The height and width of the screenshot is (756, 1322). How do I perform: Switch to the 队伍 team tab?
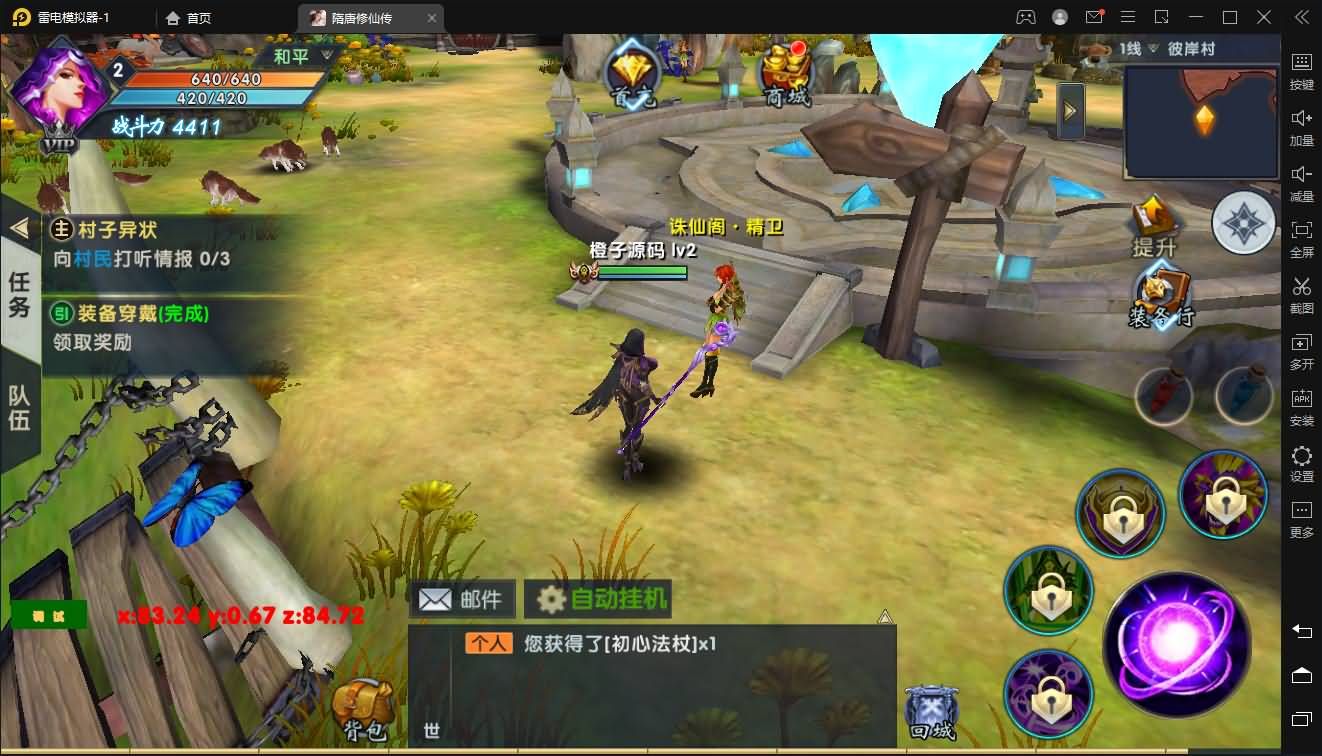19,406
